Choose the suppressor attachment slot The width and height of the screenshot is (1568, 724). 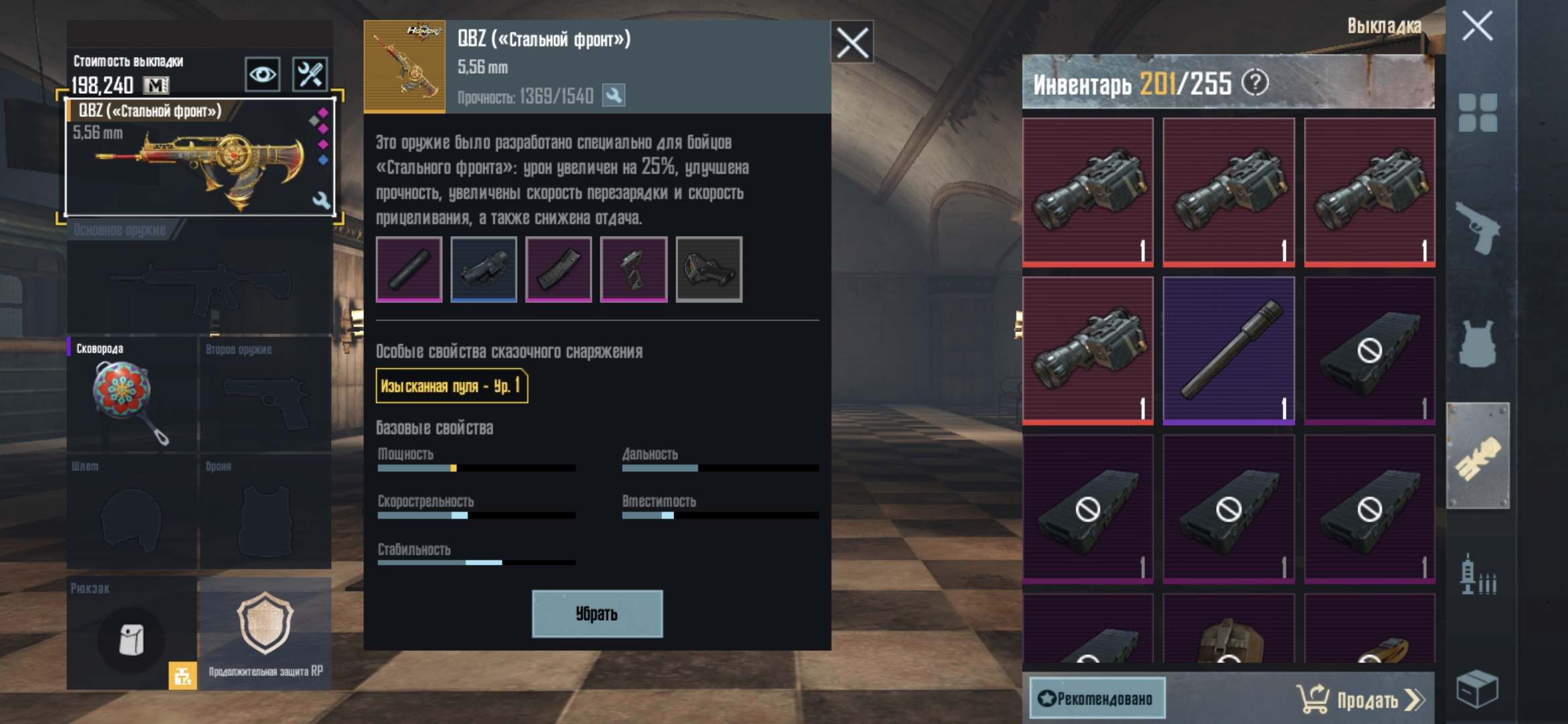pos(409,269)
